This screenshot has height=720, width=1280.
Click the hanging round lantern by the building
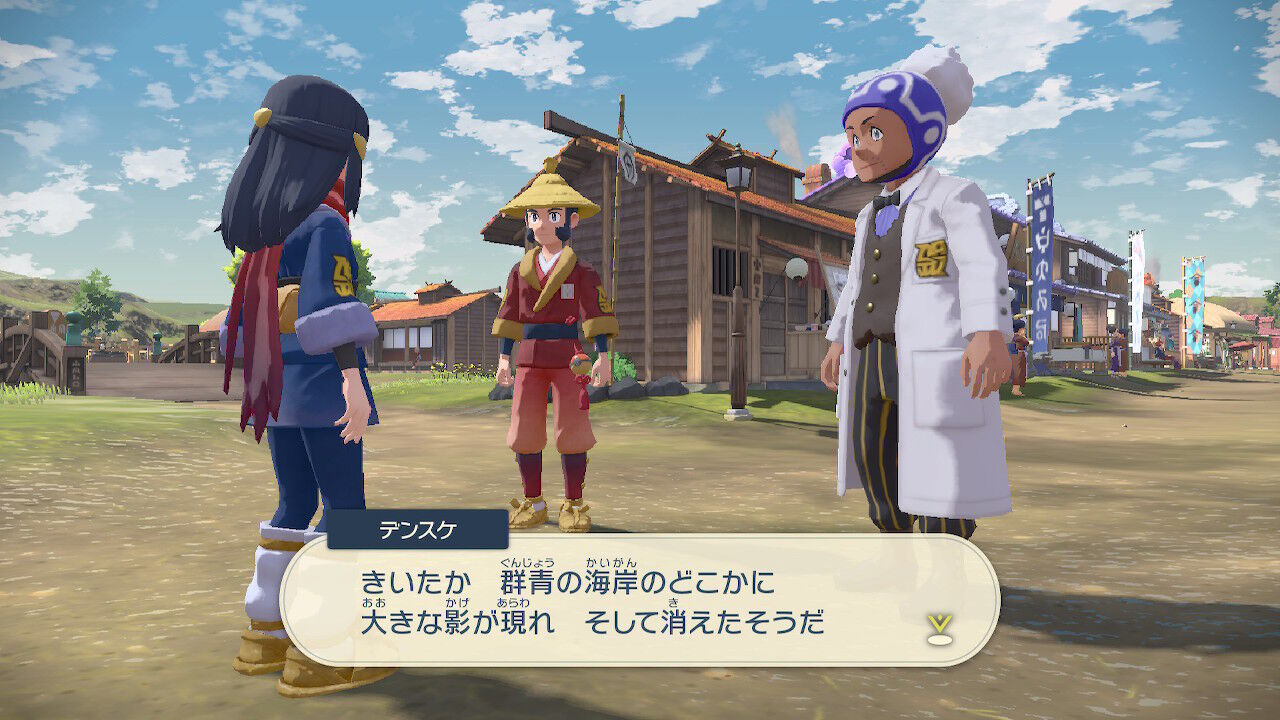(794, 270)
